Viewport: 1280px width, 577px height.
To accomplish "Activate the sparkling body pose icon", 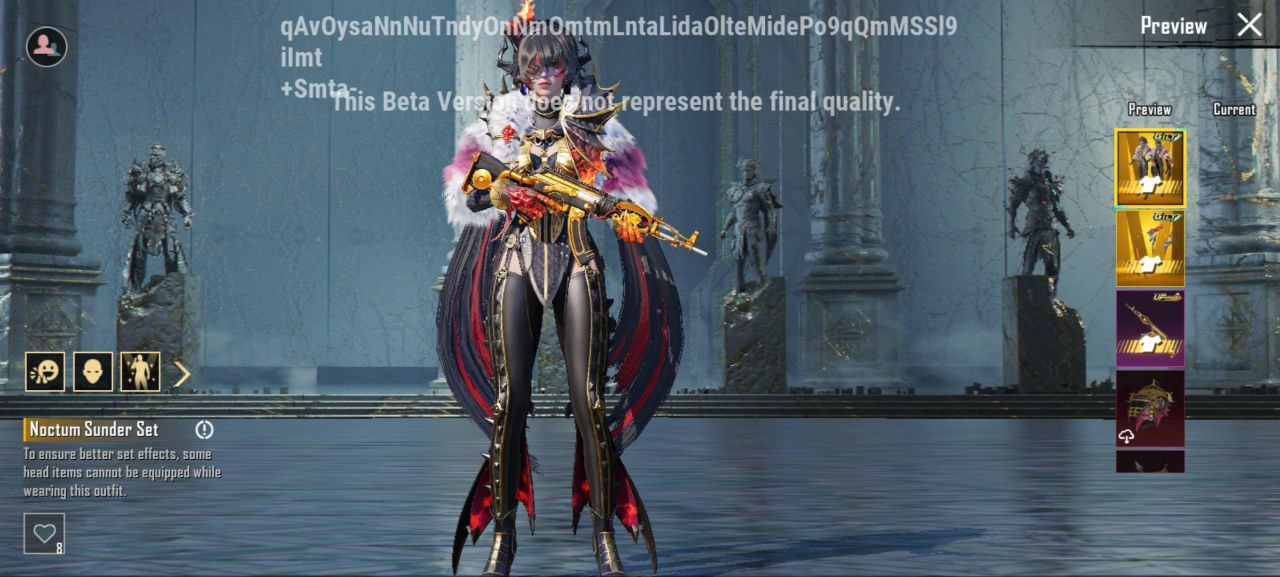I will click(x=140, y=372).
